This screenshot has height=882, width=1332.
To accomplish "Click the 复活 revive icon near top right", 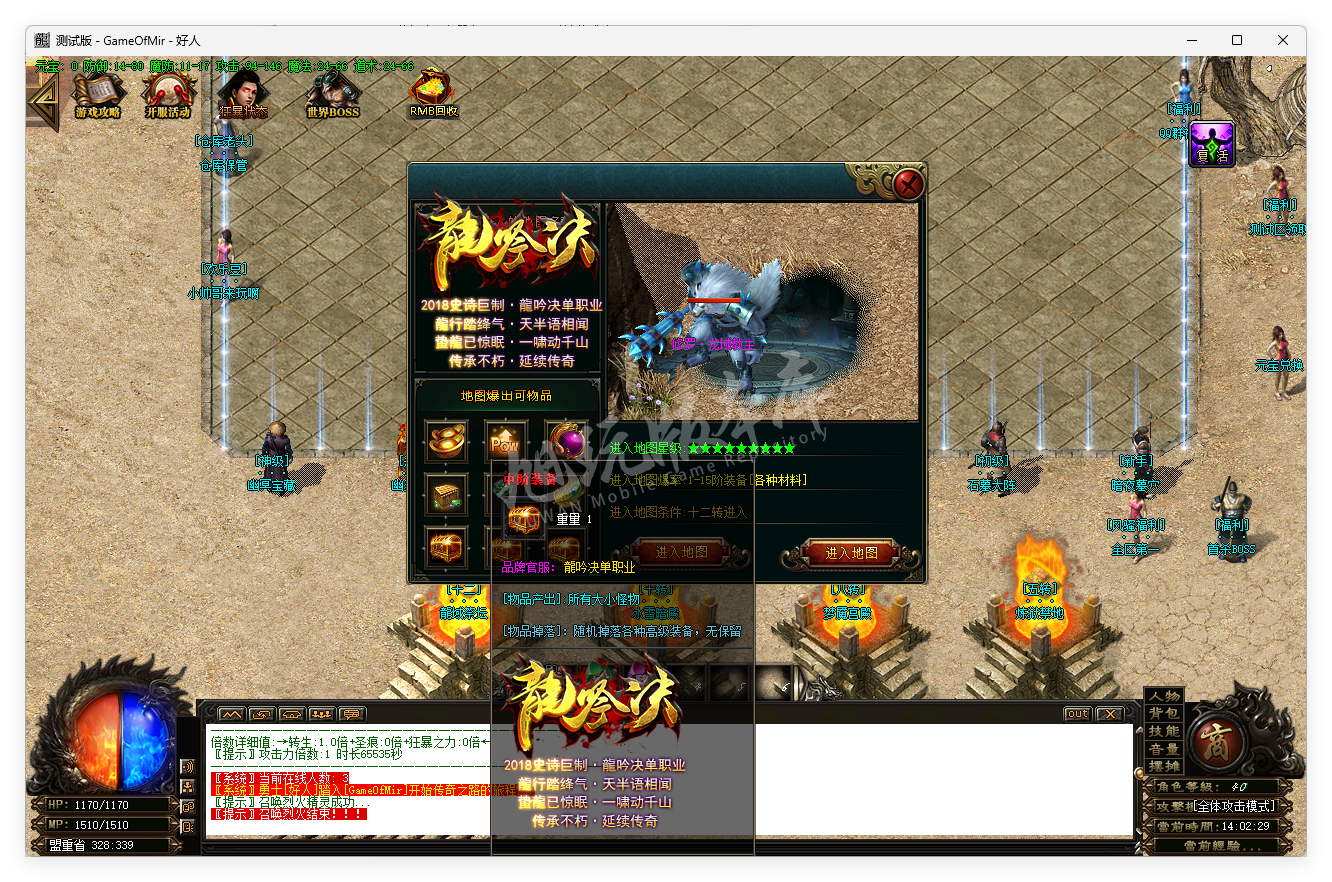I will (1211, 144).
